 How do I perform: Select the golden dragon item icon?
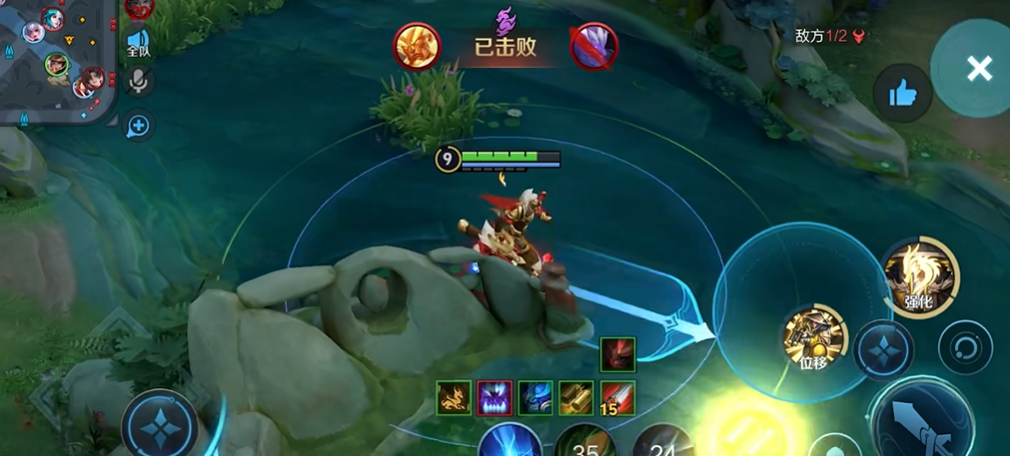[x=454, y=398]
